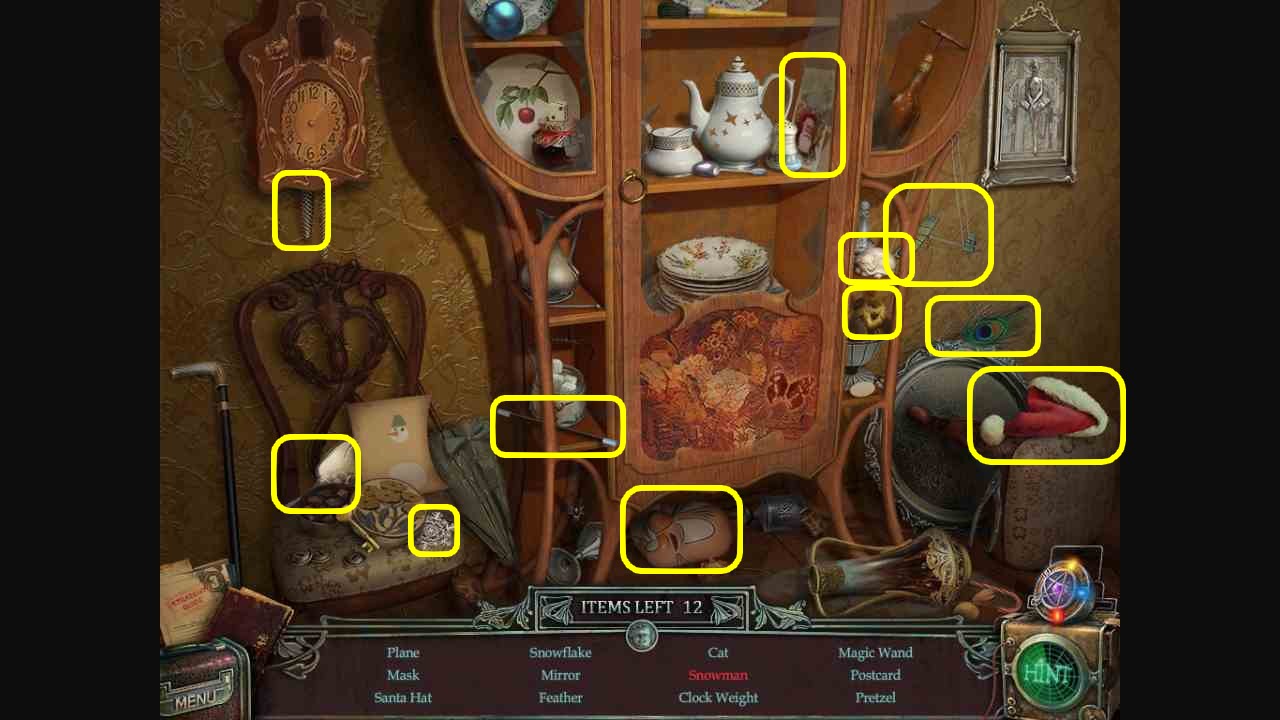Screen dimensions: 1280x720
Task: Pick up the peacock Feather
Action: (980, 325)
